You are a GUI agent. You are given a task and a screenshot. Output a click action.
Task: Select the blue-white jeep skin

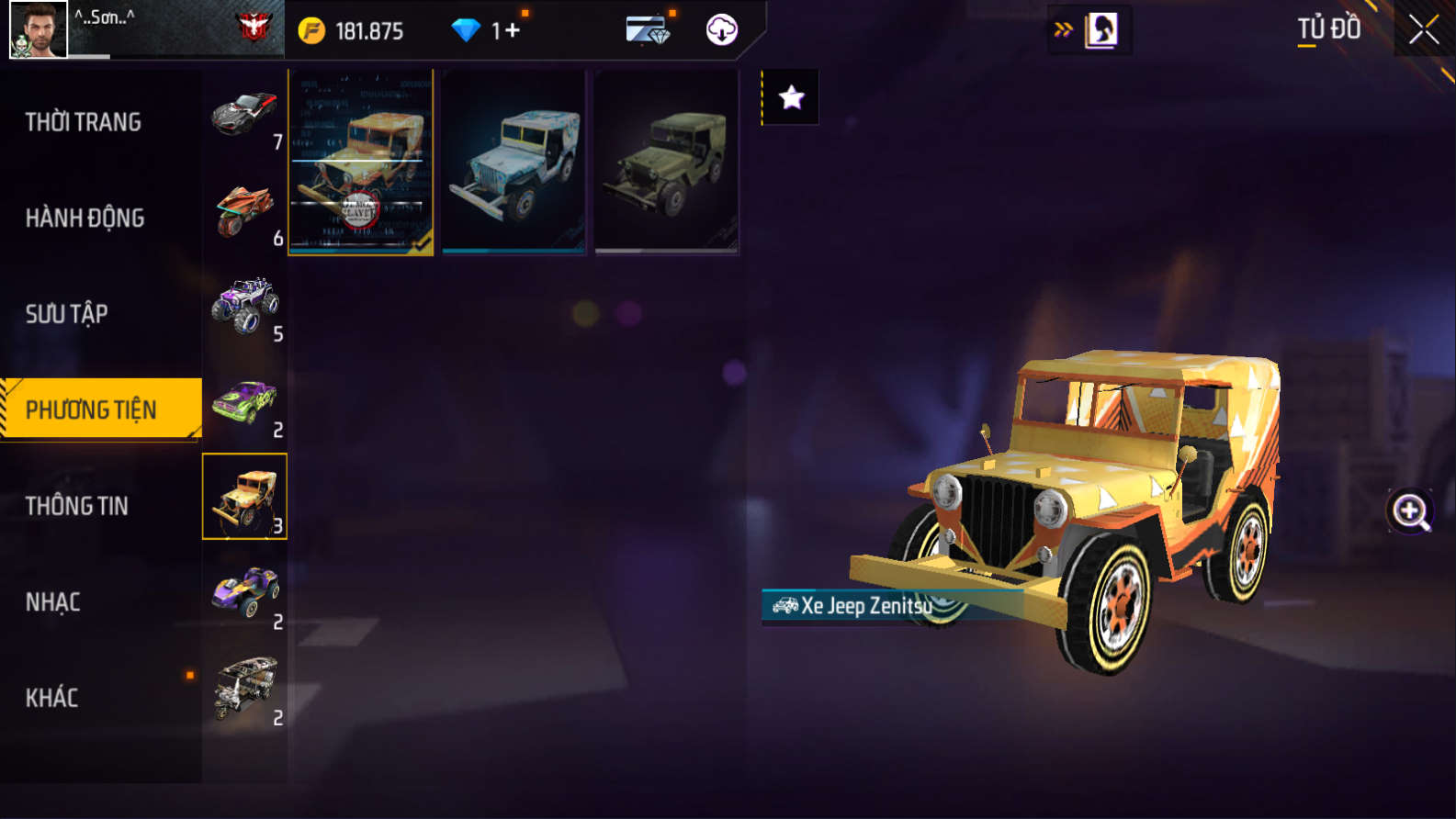click(x=514, y=163)
